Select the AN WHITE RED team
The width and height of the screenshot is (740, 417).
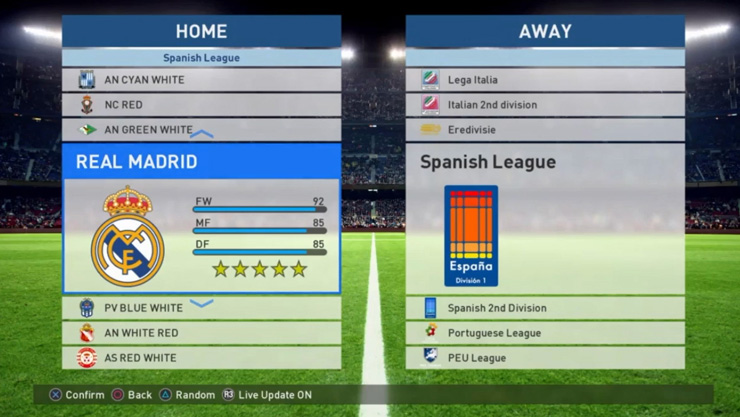click(201, 333)
